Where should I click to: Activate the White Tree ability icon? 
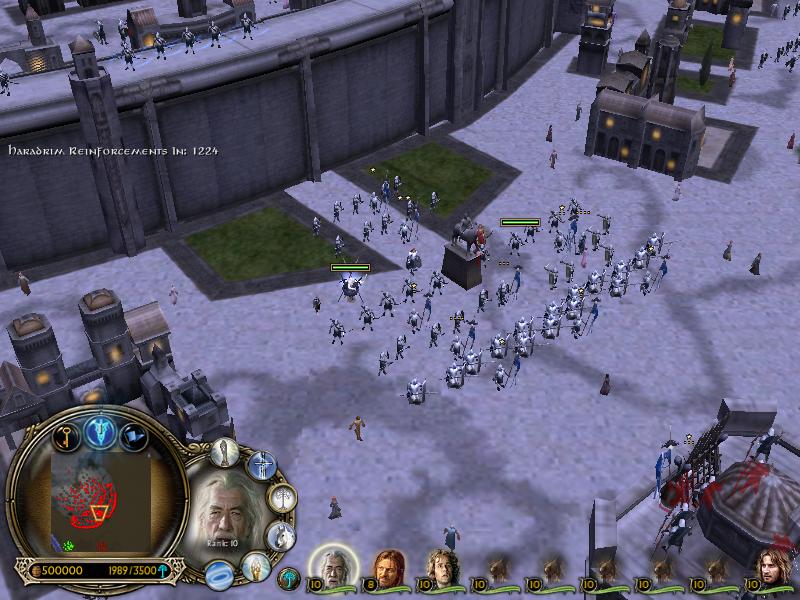283,497
